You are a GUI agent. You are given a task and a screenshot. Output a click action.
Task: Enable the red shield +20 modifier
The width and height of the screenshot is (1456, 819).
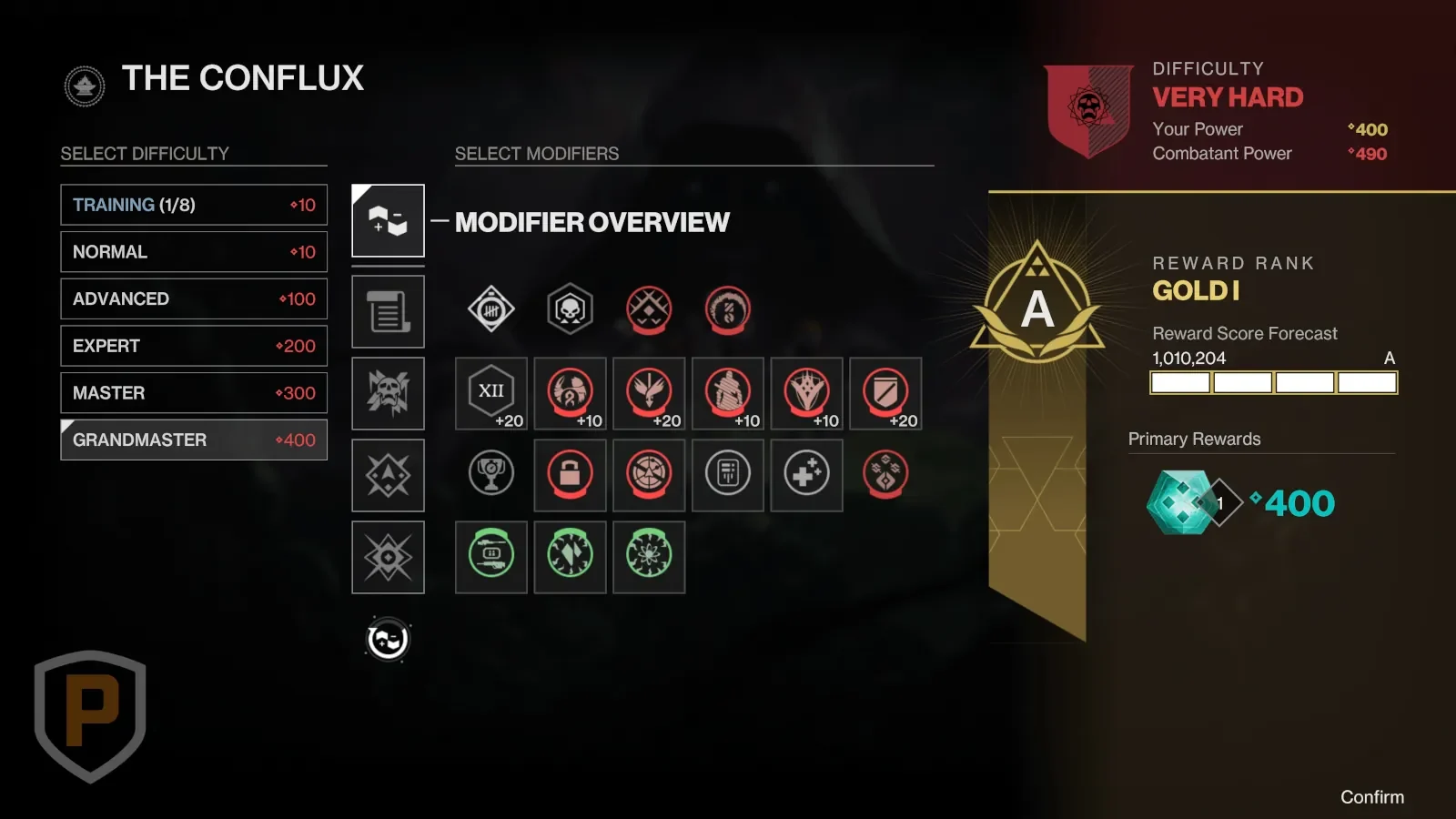point(885,393)
